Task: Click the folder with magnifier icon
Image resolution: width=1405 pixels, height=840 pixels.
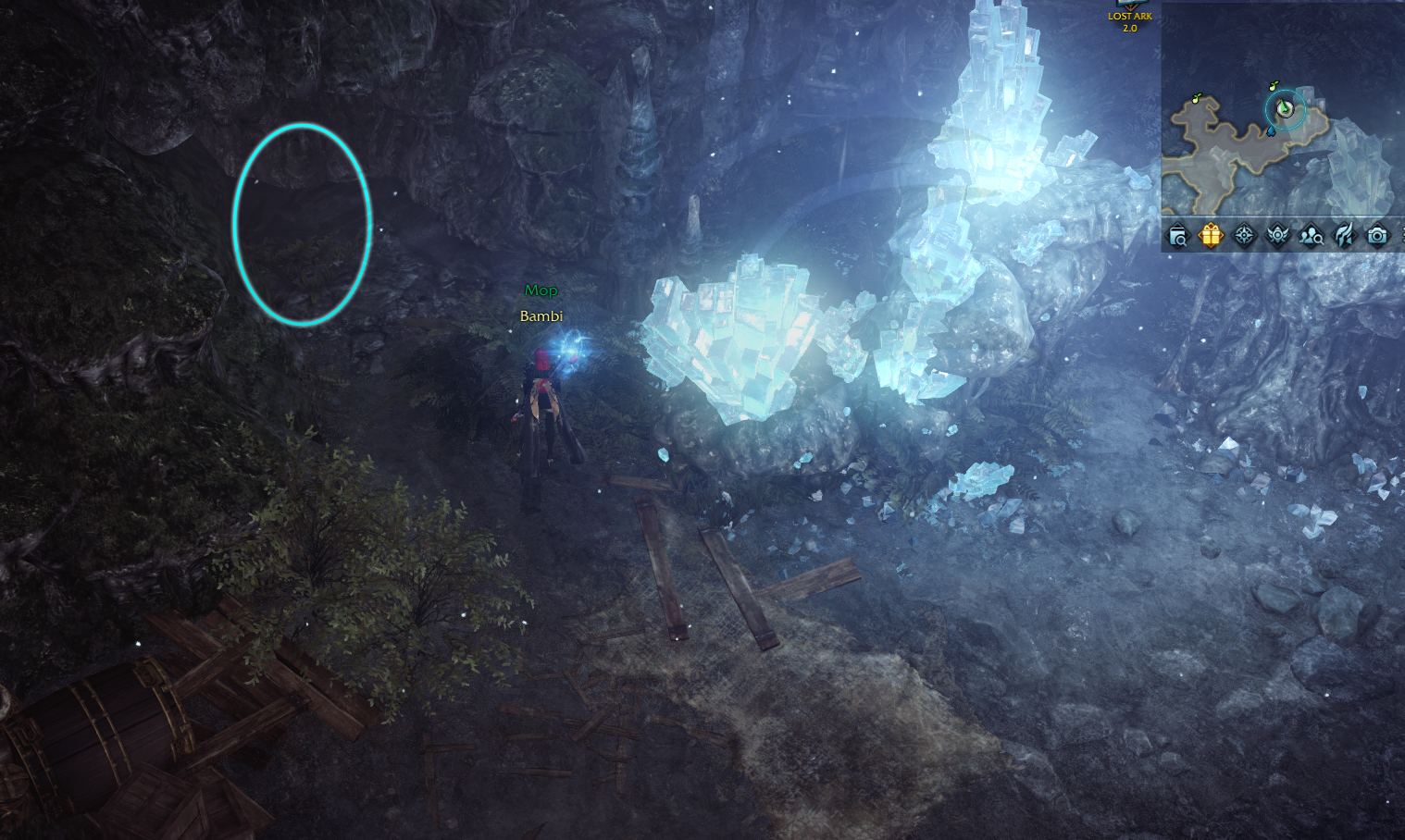Action: click(x=1177, y=237)
